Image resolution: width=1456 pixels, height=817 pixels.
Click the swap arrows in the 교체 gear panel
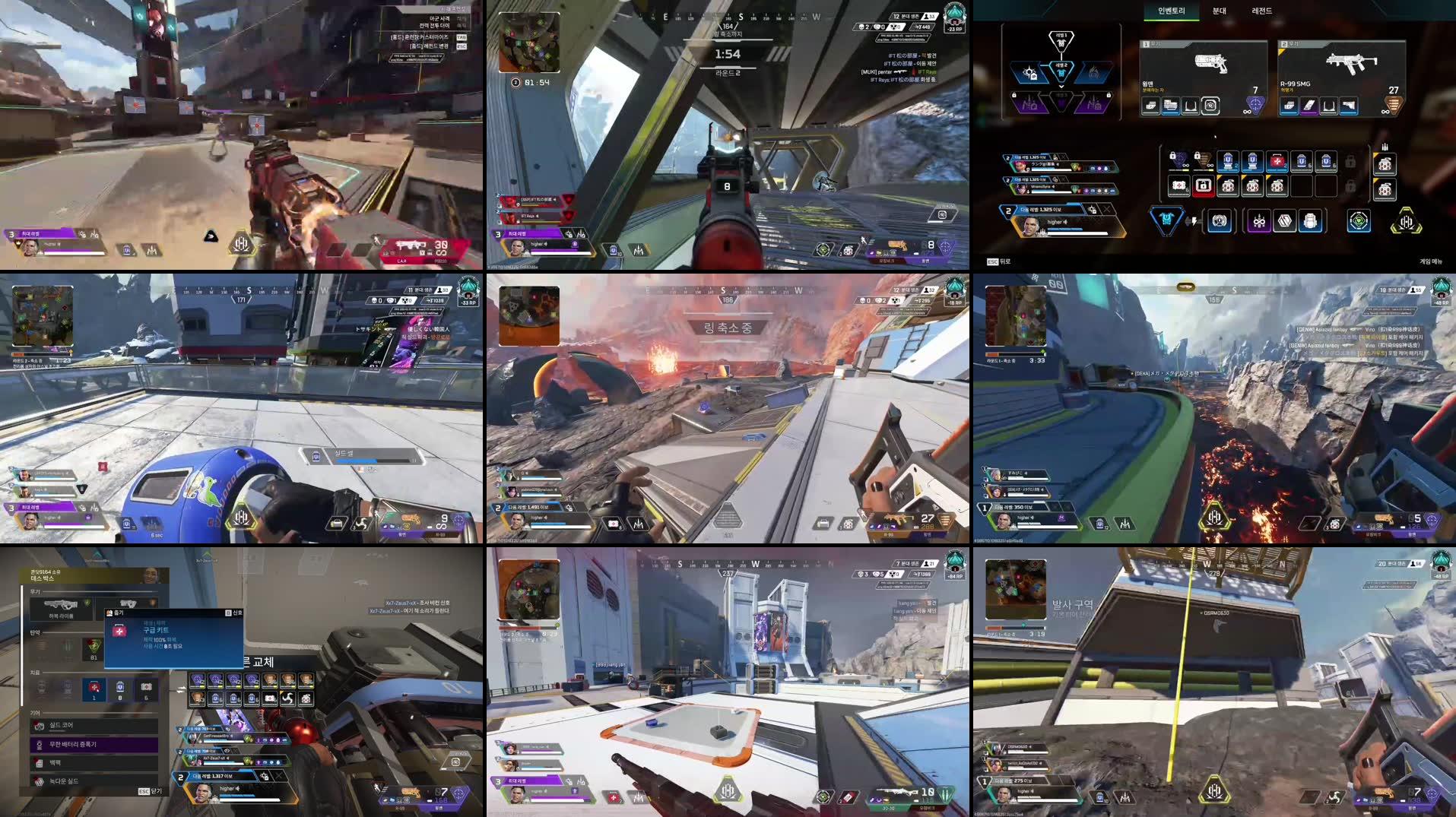(181, 689)
